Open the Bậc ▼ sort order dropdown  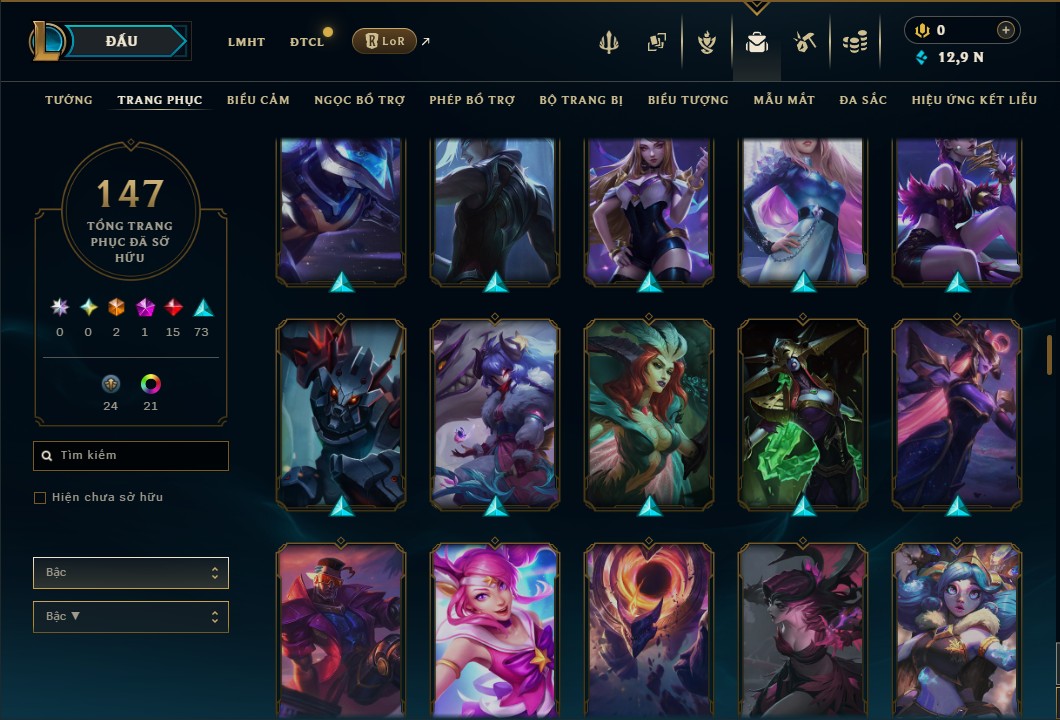coord(131,616)
